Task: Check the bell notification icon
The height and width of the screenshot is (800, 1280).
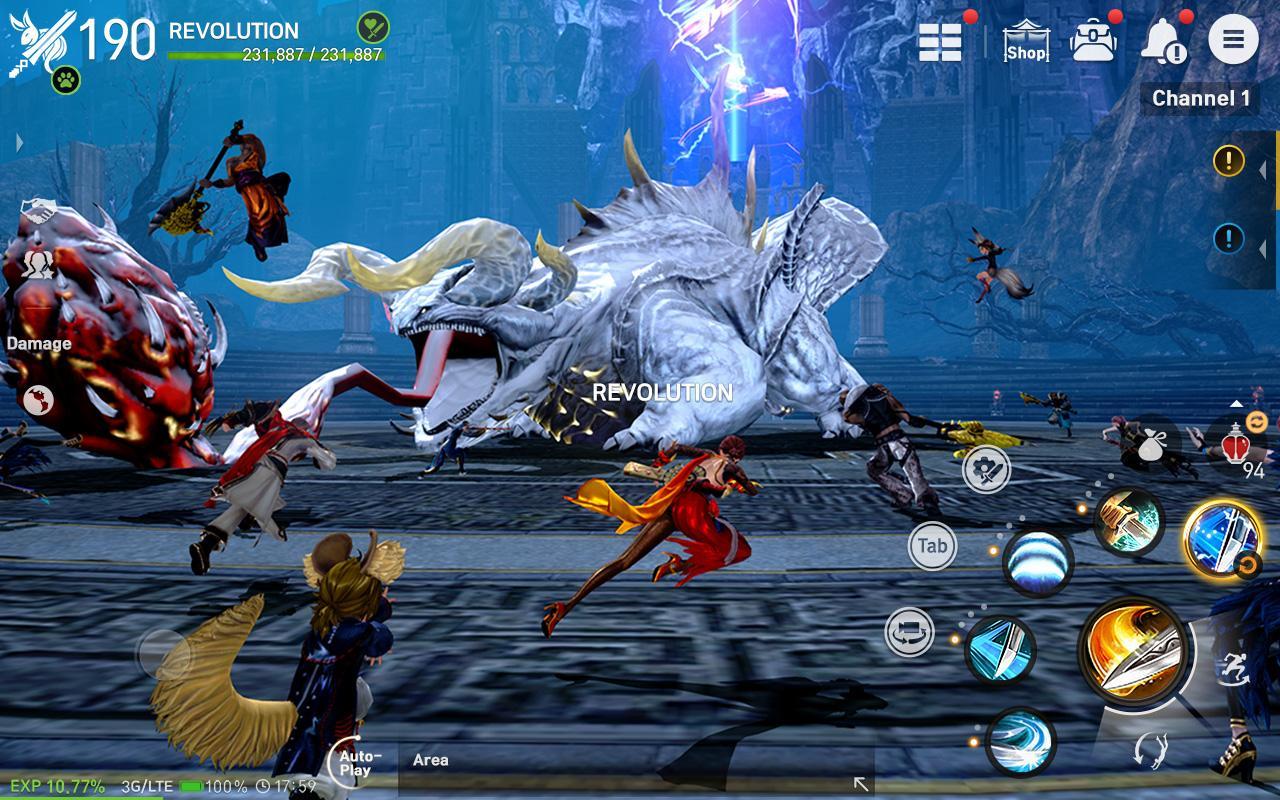Action: pos(1166,38)
